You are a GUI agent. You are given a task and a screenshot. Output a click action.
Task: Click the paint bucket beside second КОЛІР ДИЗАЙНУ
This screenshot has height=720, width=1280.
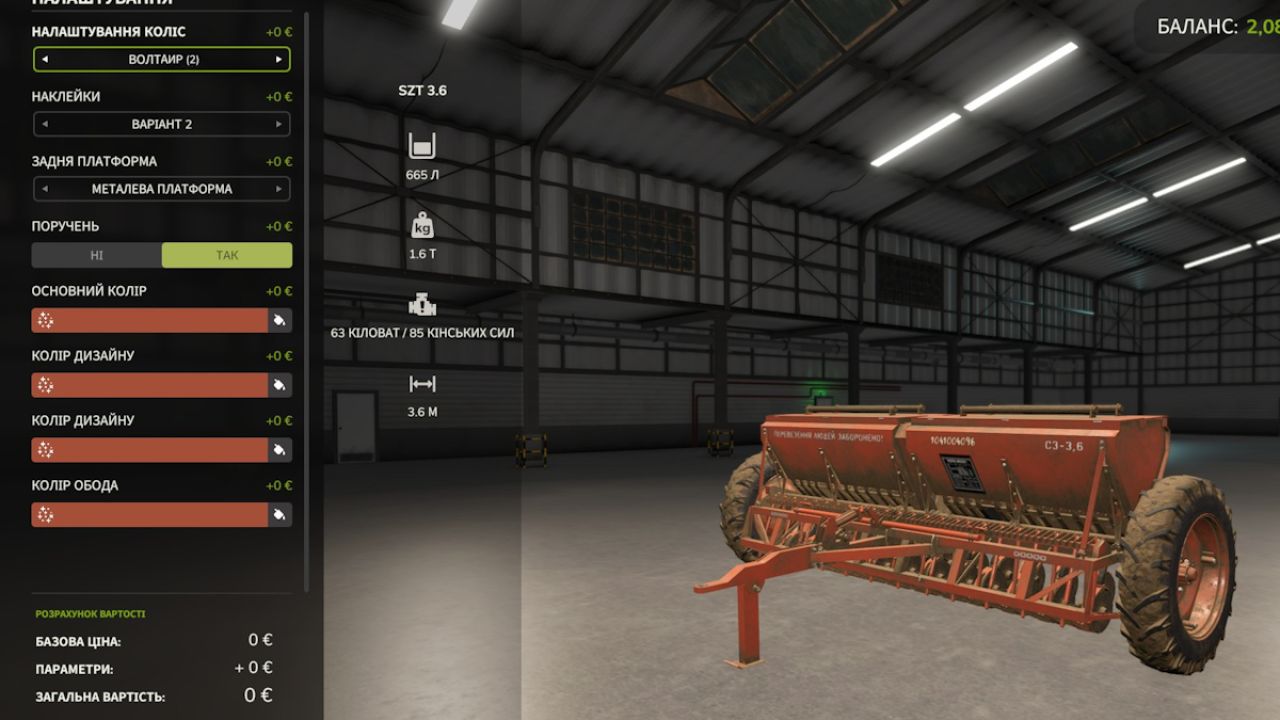[x=279, y=450]
